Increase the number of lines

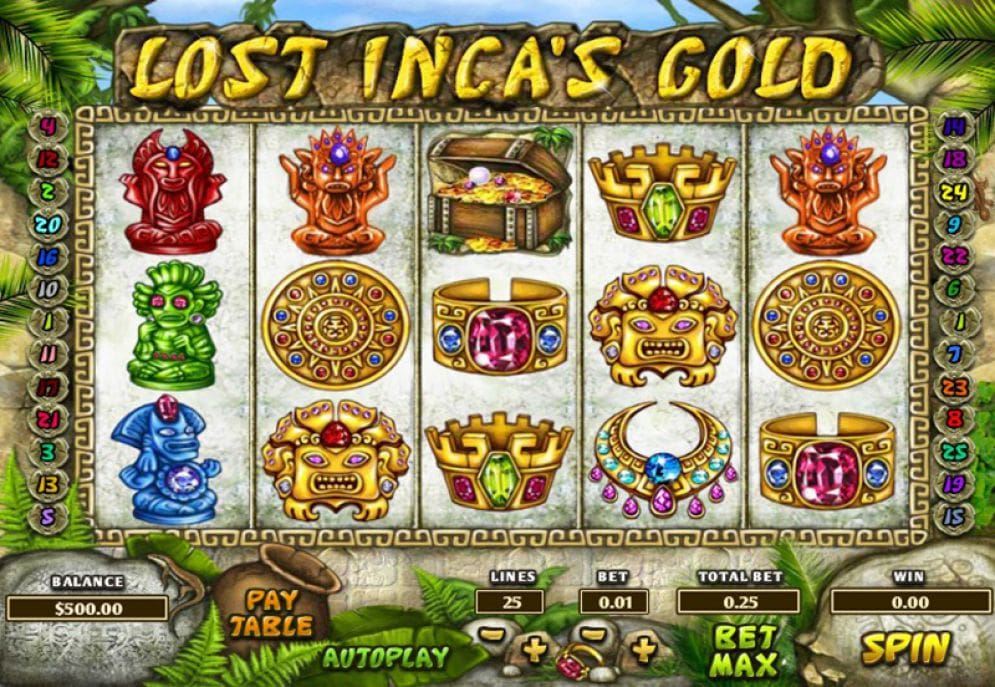point(536,650)
